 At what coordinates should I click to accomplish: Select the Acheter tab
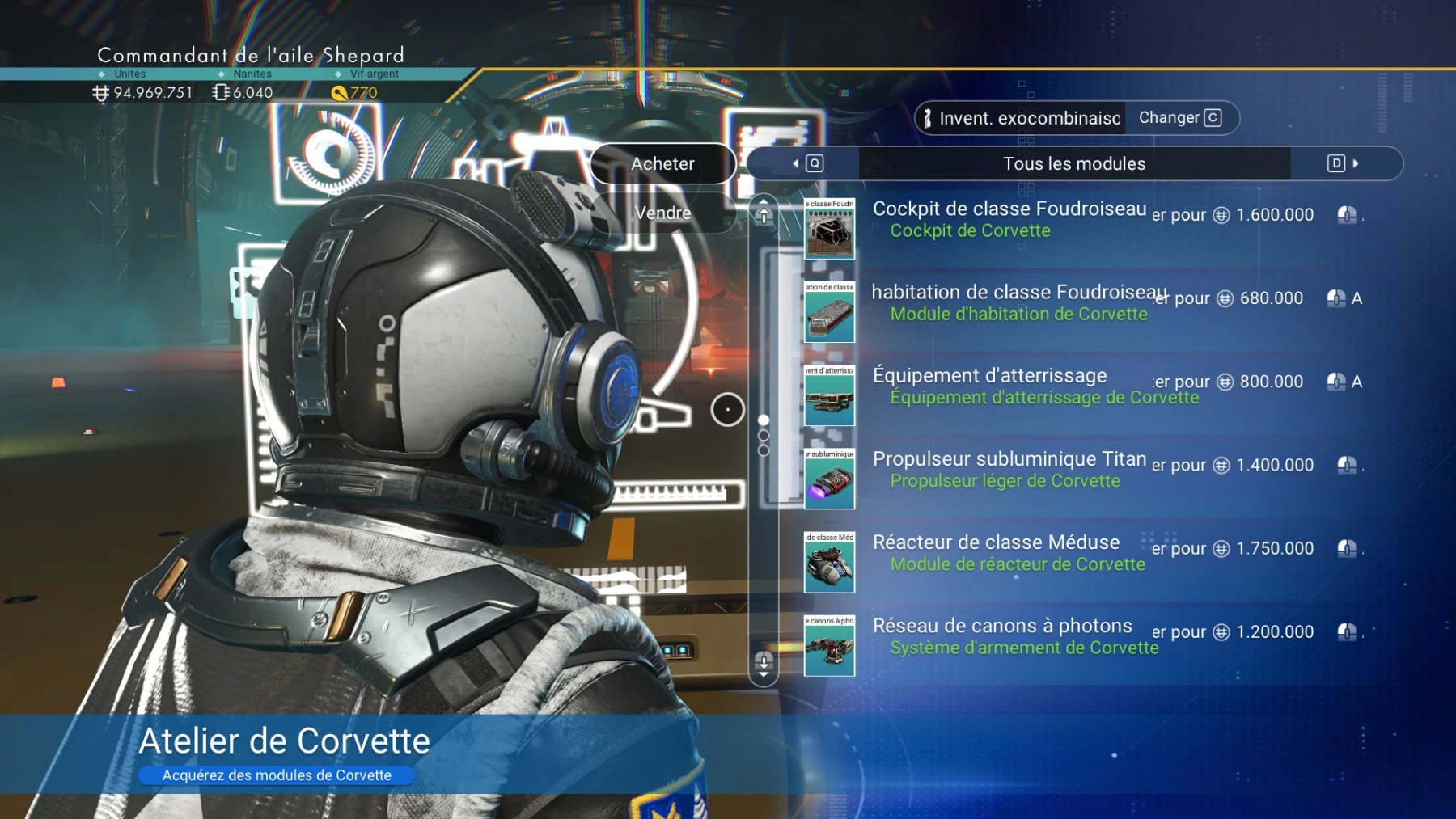click(662, 163)
